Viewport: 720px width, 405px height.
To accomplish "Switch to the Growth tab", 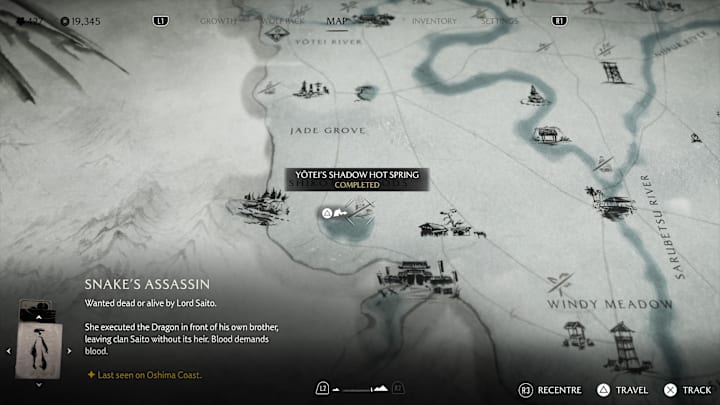I will [x=218, y=19].
